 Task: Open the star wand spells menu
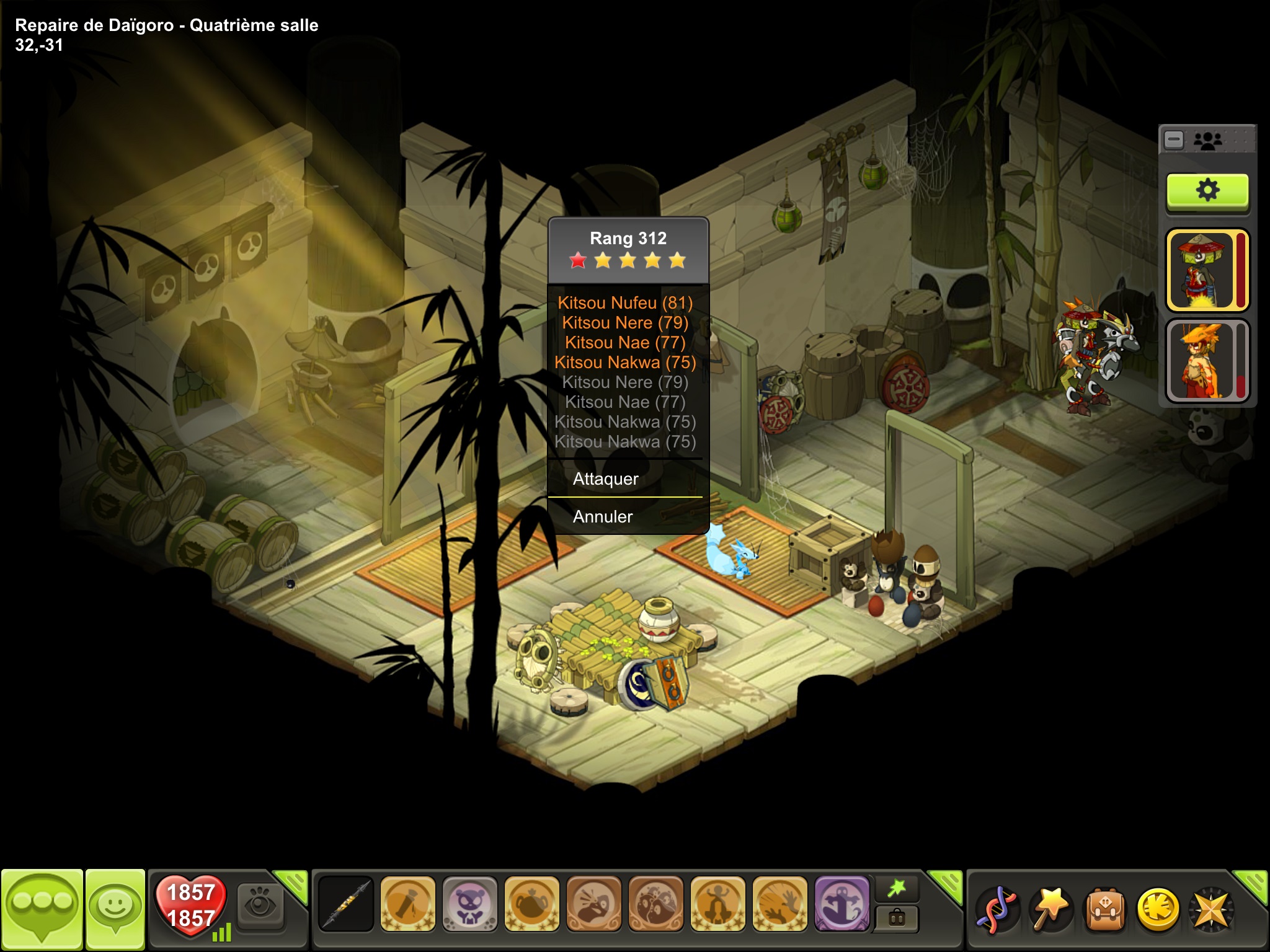click(1050, 909)
